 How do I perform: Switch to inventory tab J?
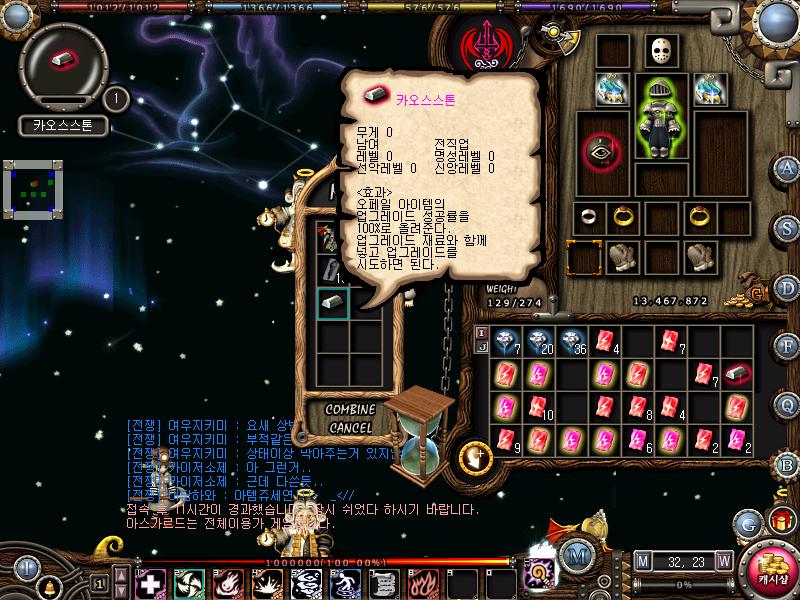(481, 346)
